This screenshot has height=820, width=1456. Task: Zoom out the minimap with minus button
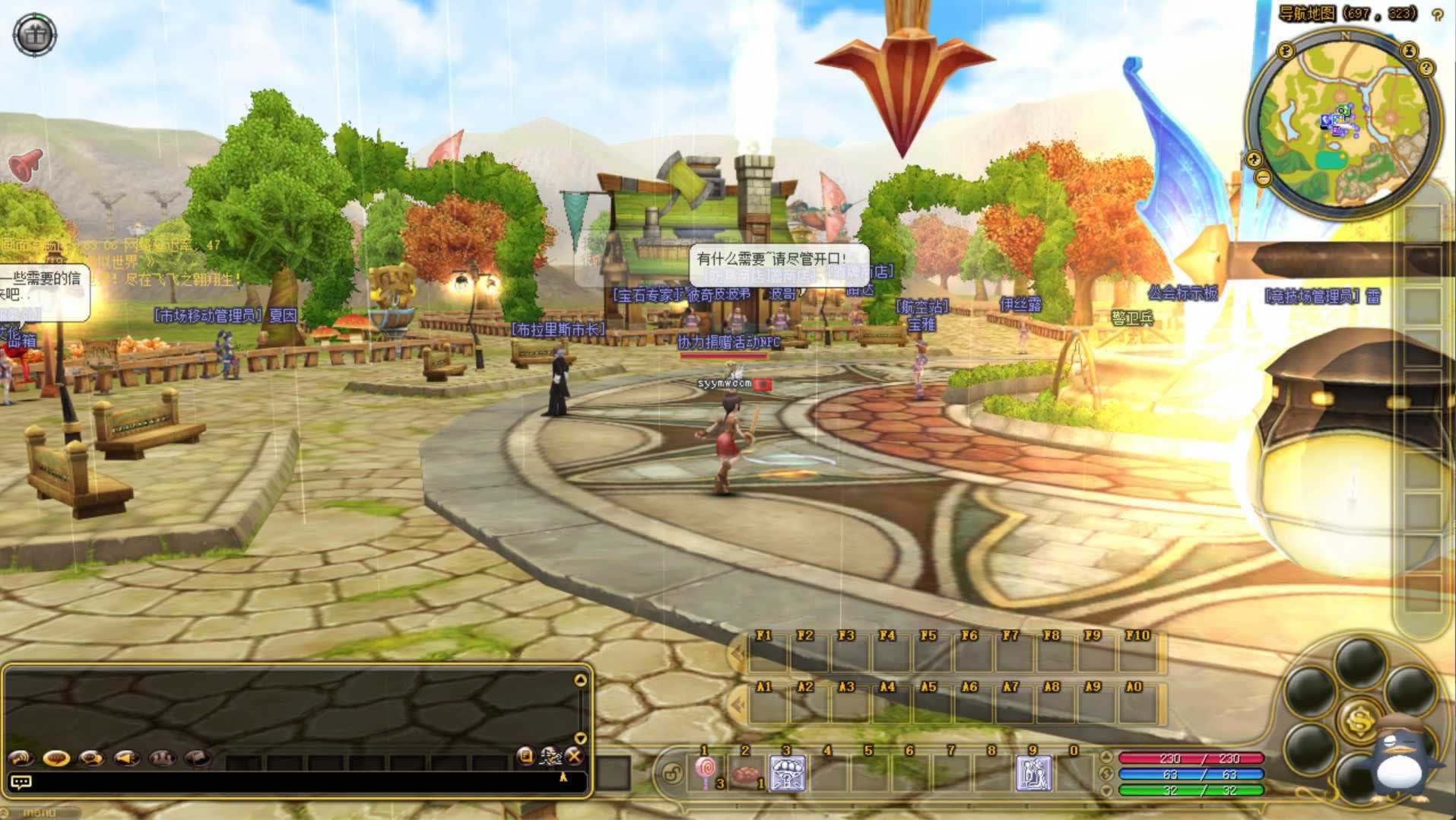pyautogui.click(x=1263, y=178)
